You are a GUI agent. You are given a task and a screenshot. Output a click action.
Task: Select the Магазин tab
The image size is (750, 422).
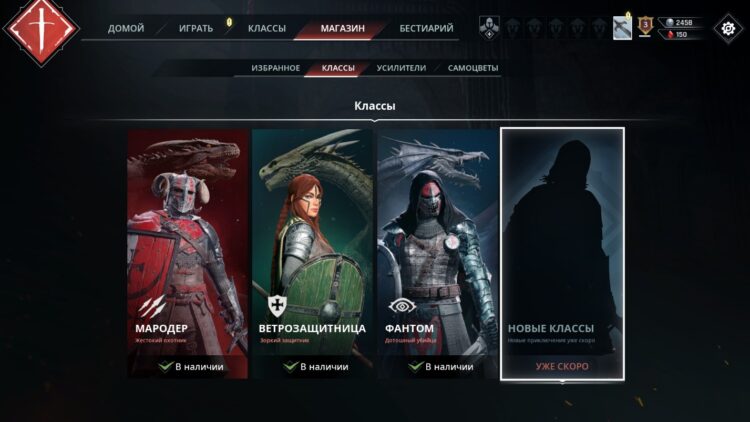coord(342,28)
